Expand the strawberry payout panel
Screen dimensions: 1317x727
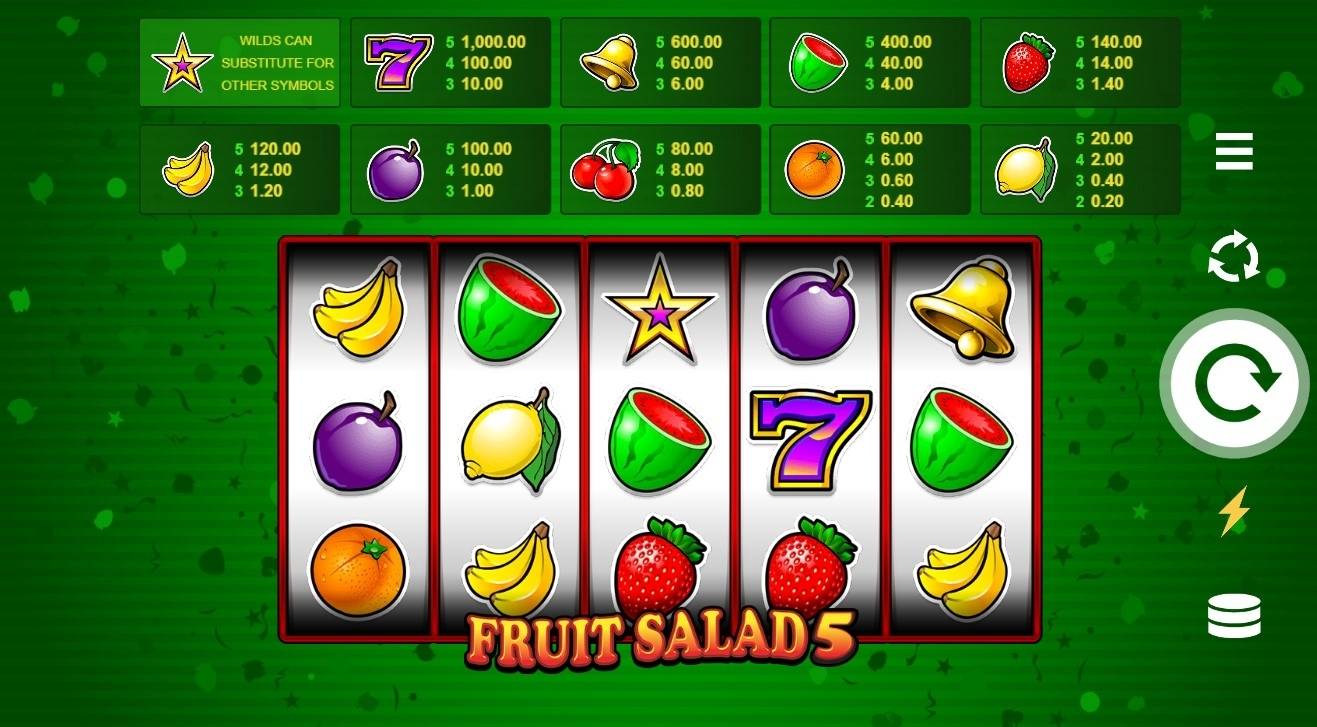tap(1077, 62)
